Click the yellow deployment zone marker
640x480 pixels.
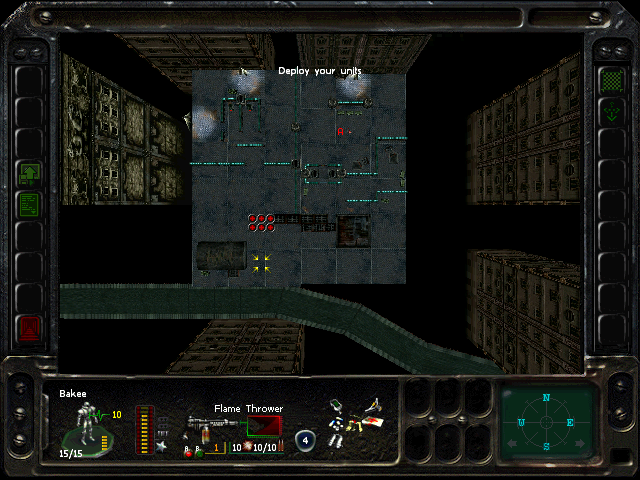tap(262, 262)
